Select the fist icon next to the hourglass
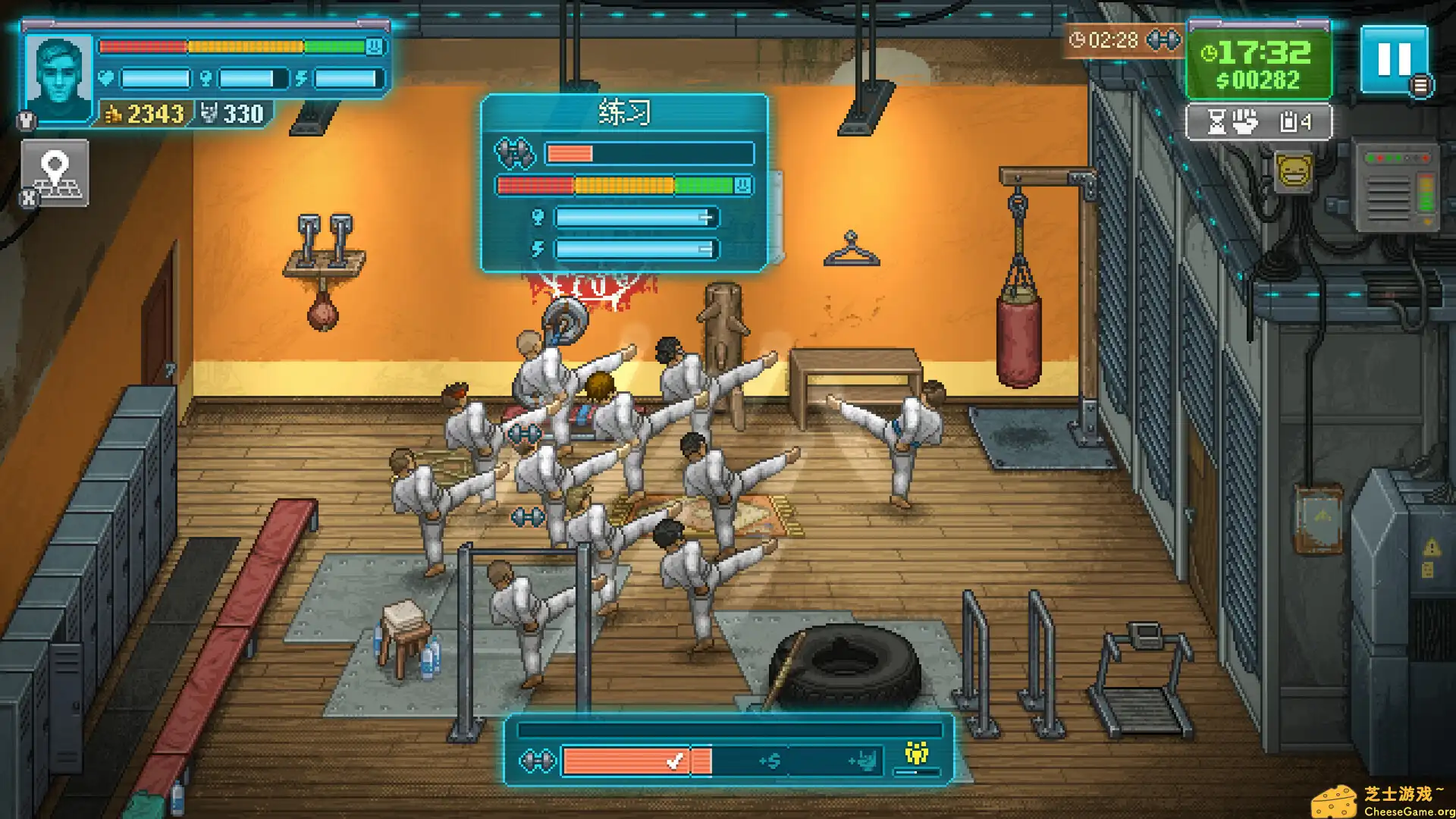The height and width of the screenshot is (819, 1456). (x=1244, y=121)
